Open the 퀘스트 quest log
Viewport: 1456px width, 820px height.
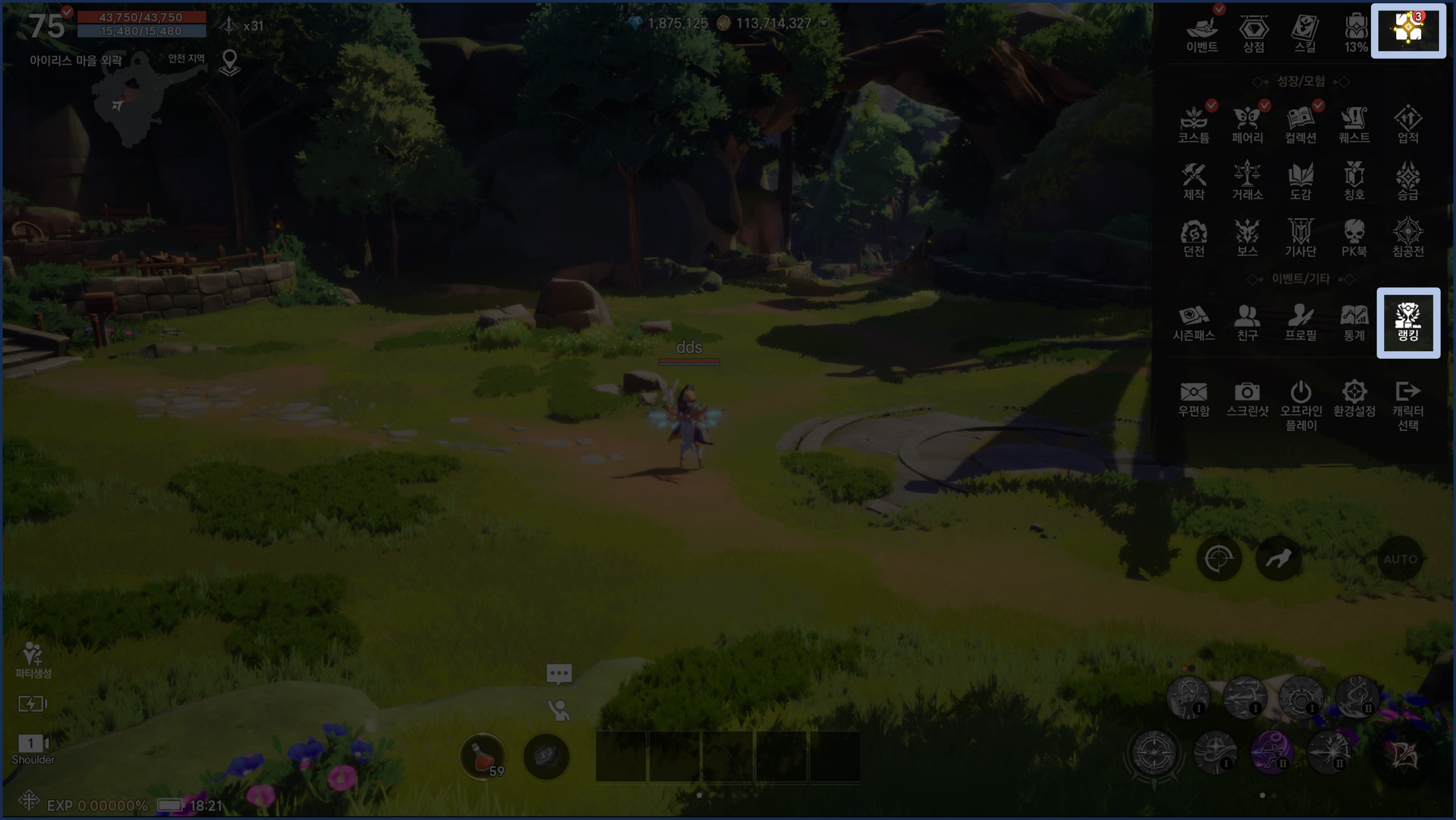pyautogui.click(x=1353, y=125)
